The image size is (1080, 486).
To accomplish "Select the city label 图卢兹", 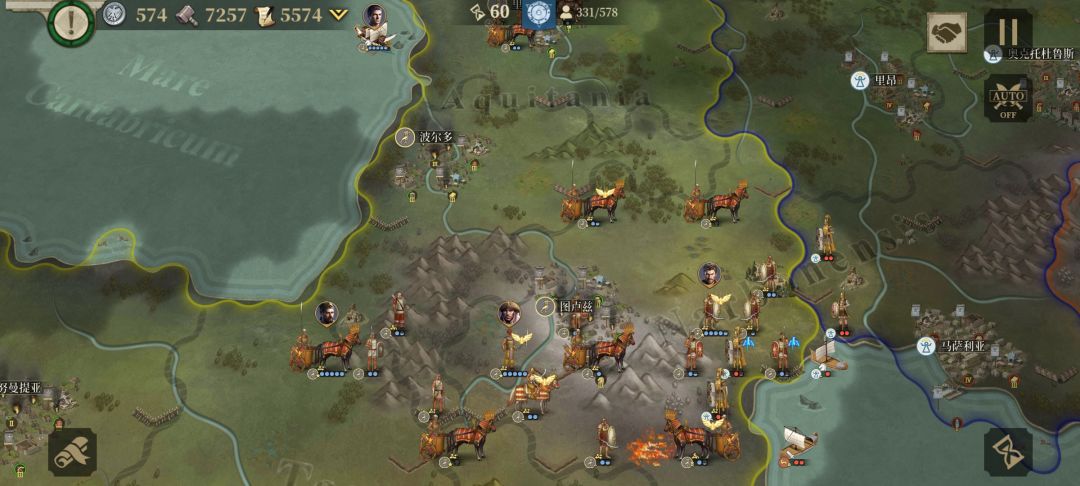I will pyautogui.click(x=576, y=306).
